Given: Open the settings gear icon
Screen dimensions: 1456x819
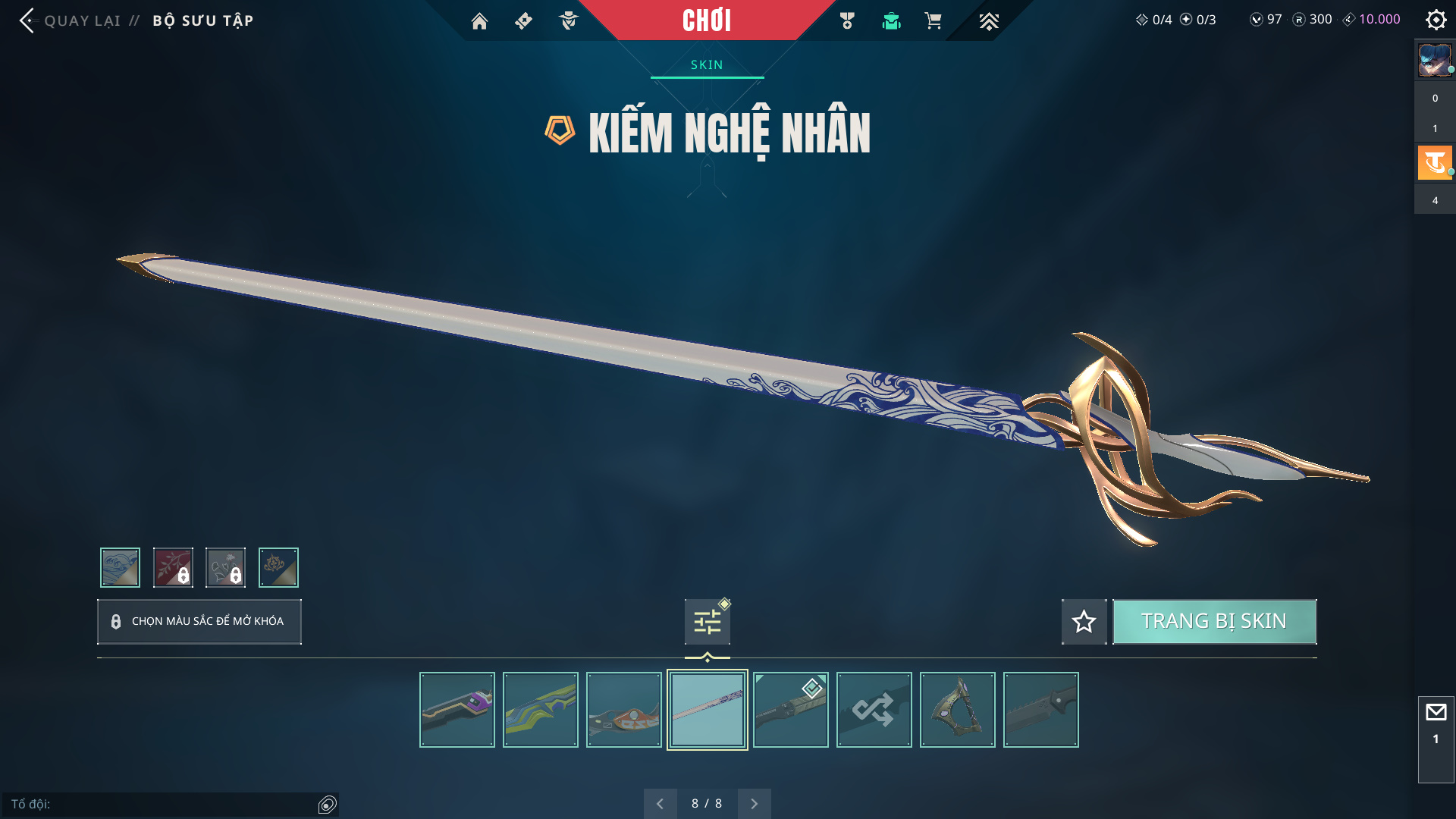Looking at the screenshot, I should (1436, 20).
